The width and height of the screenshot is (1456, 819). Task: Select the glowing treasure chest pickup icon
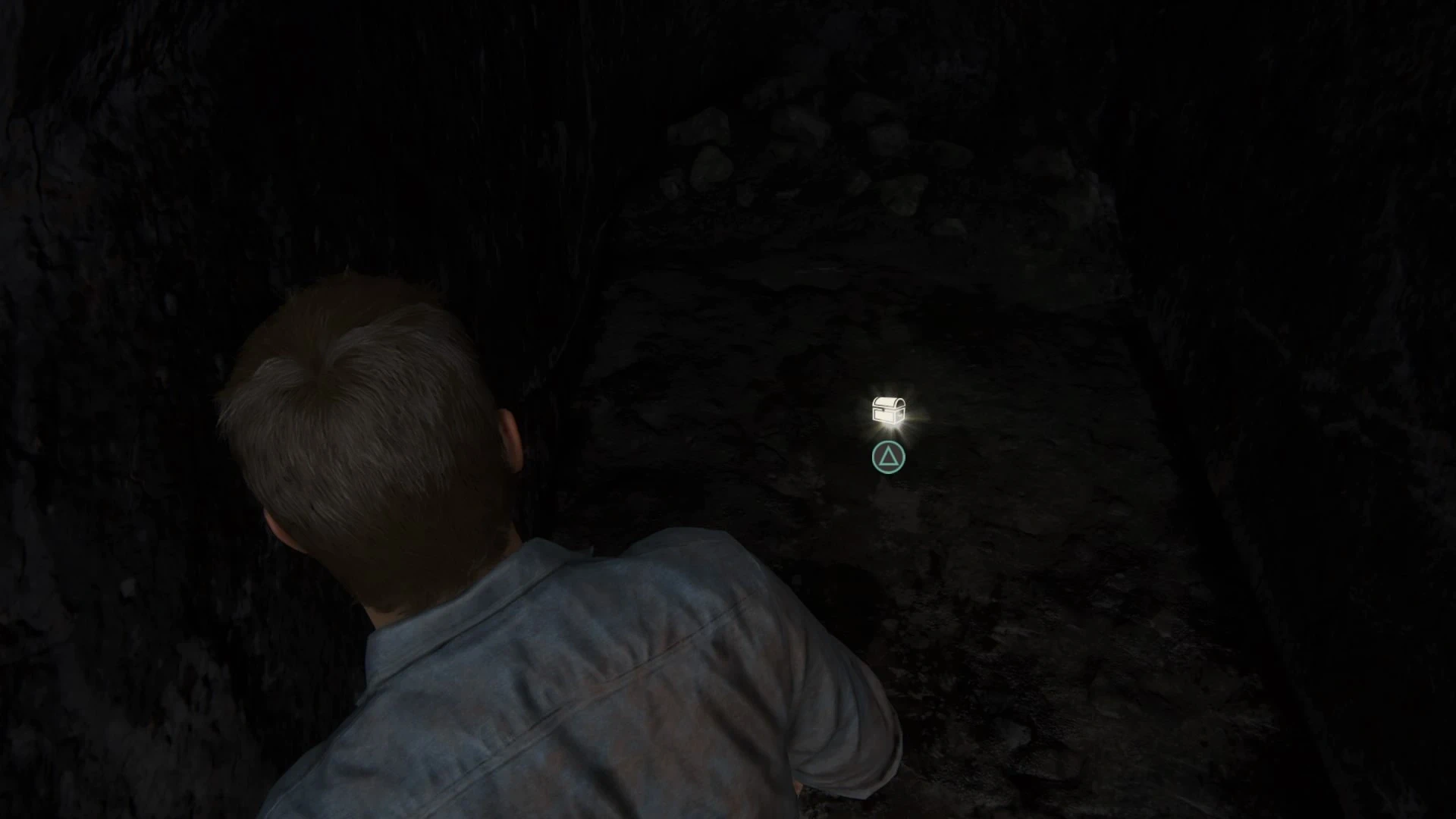[x=889, y=411]
